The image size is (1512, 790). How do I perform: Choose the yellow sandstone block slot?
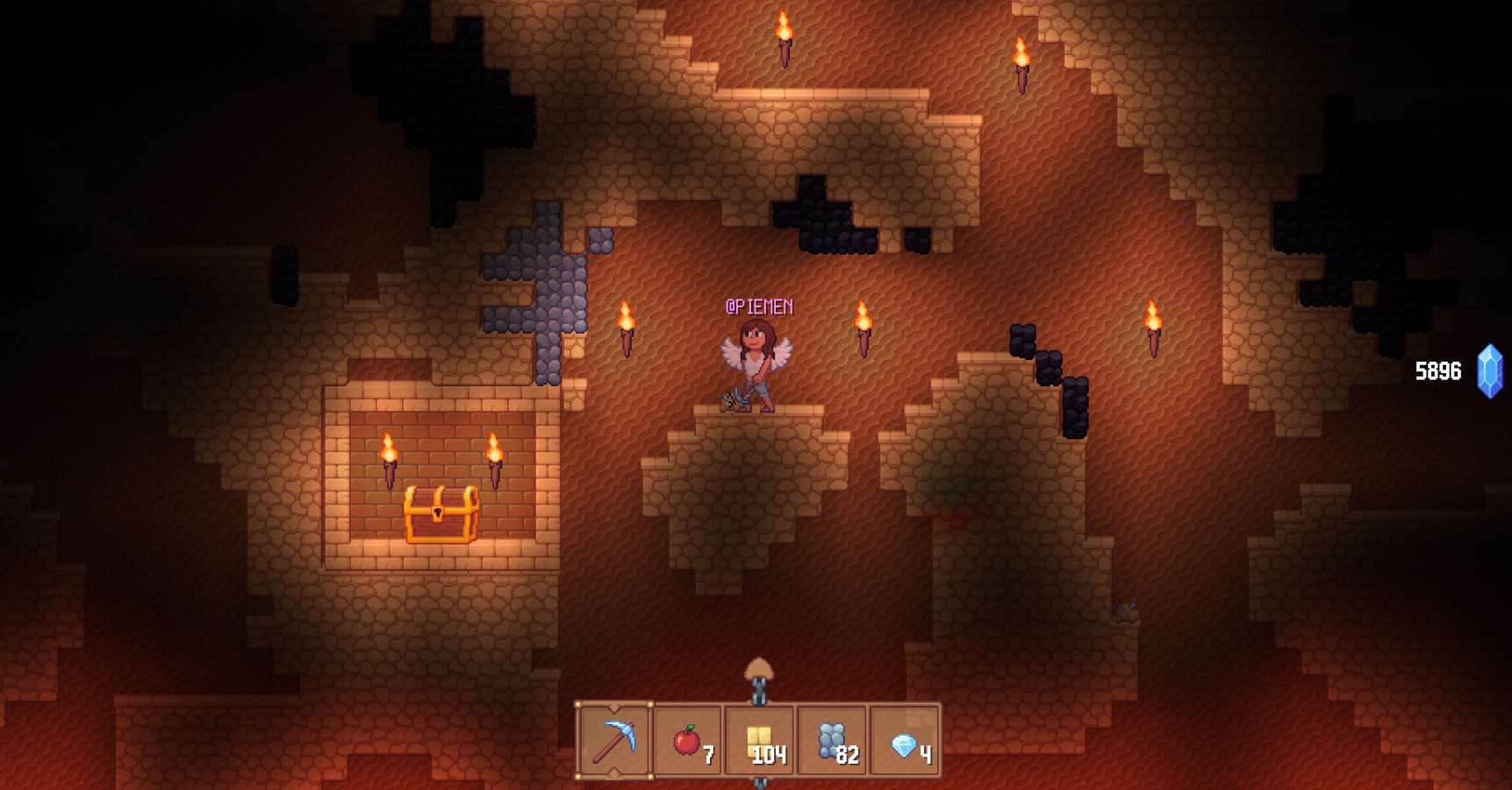[760, 741]
